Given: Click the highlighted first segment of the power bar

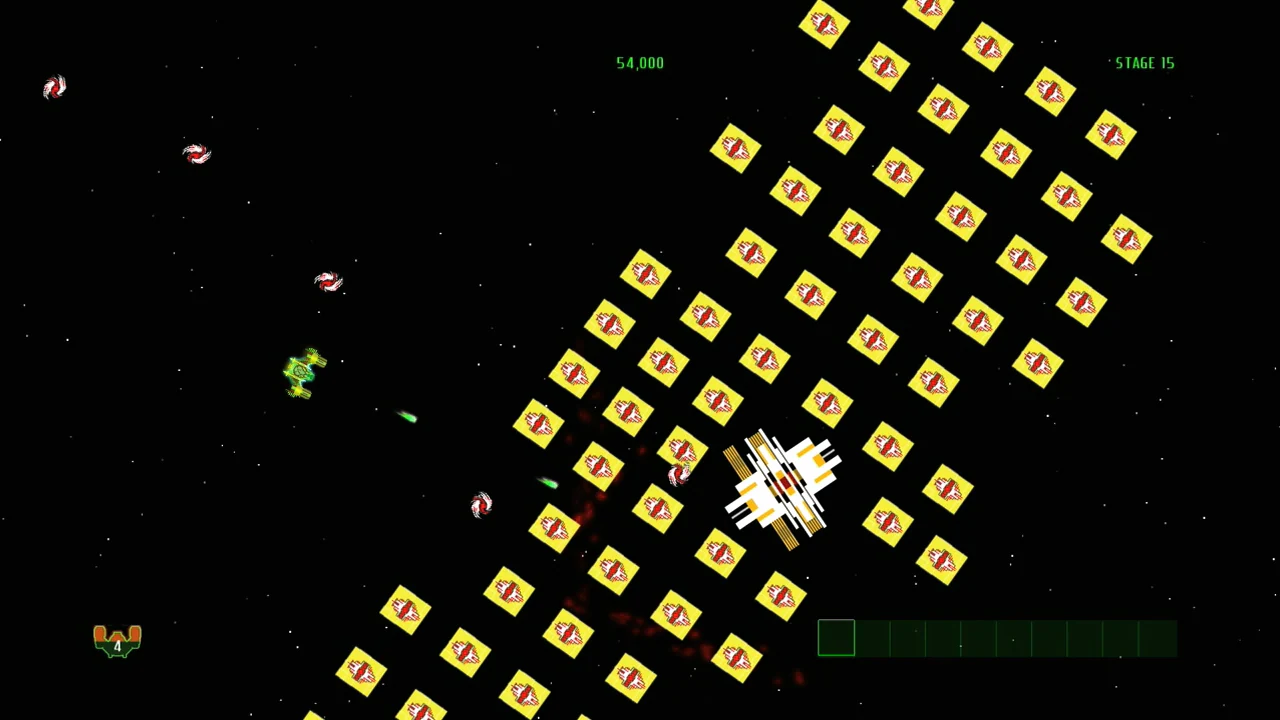Looking at the screenshot, I should click(836, 638).
